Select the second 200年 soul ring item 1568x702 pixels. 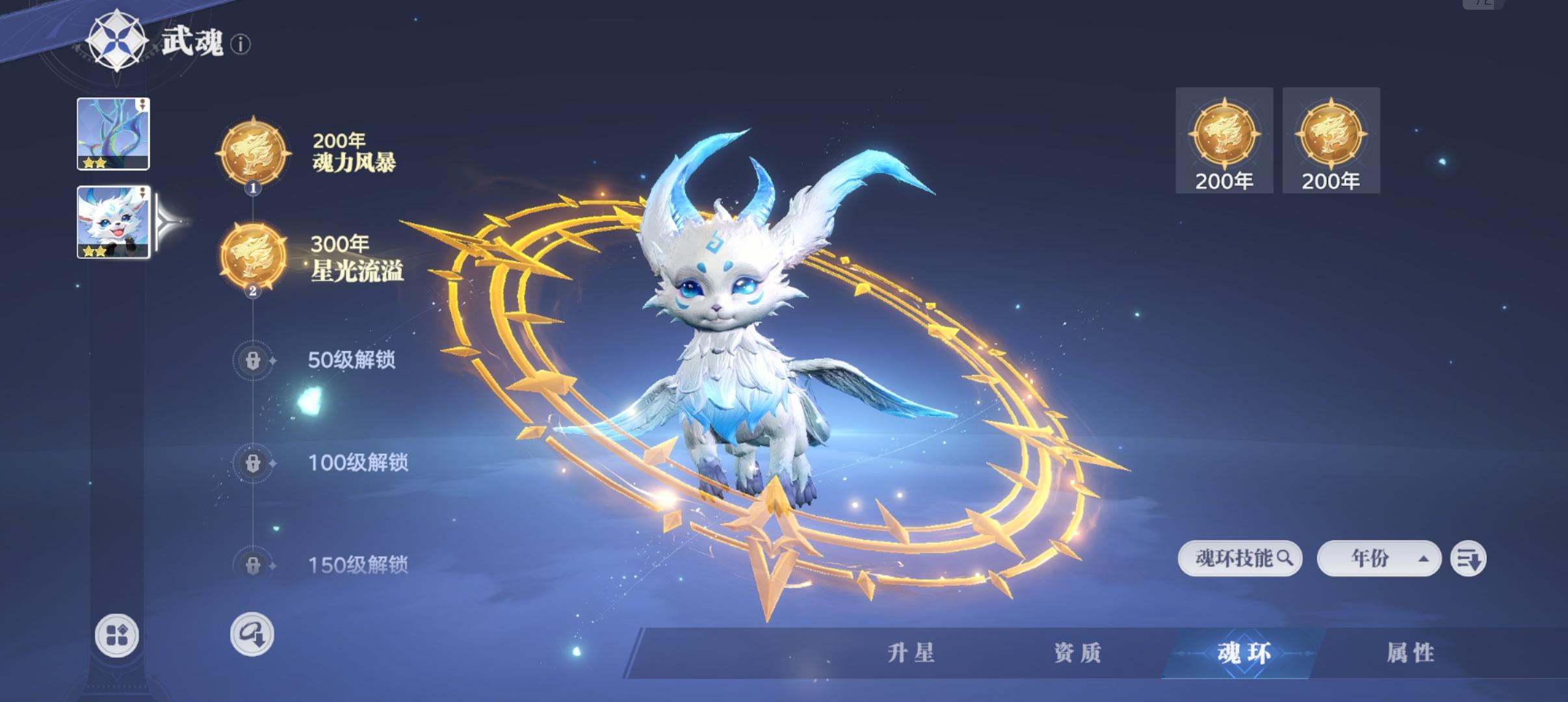1331,136
